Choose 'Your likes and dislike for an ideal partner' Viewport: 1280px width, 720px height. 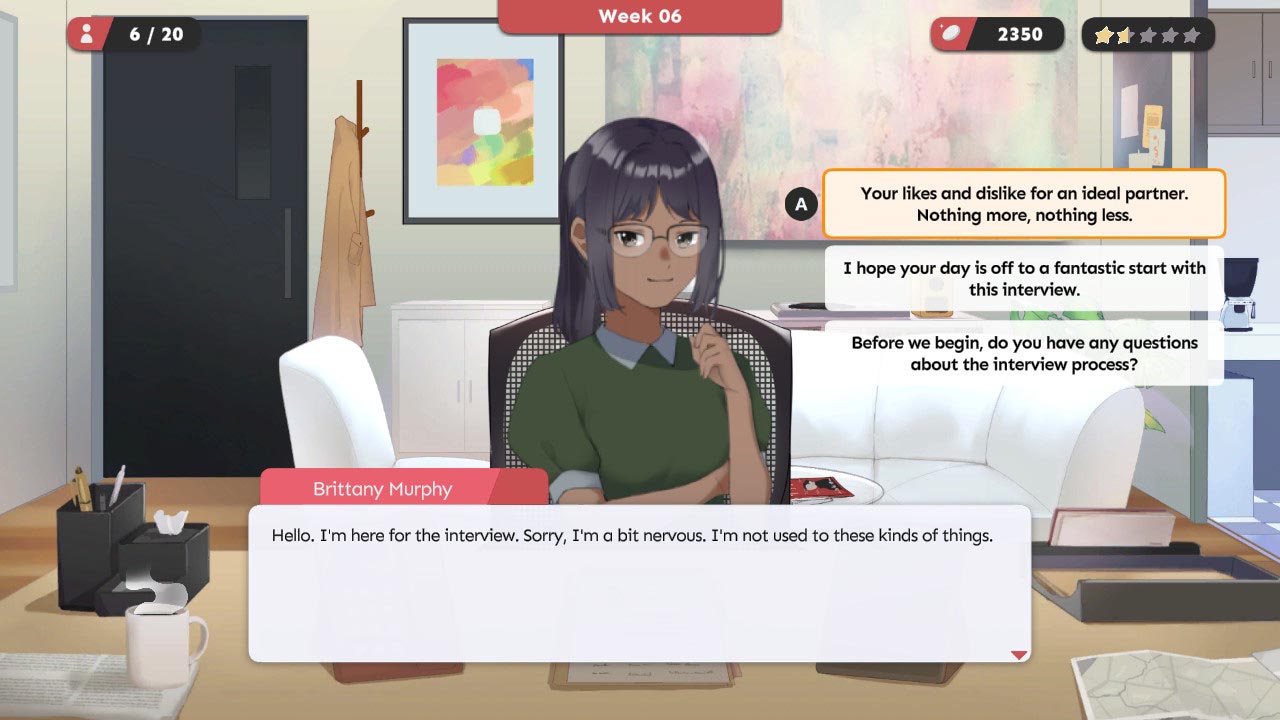pyautogui.click(x=1024, y=204)
